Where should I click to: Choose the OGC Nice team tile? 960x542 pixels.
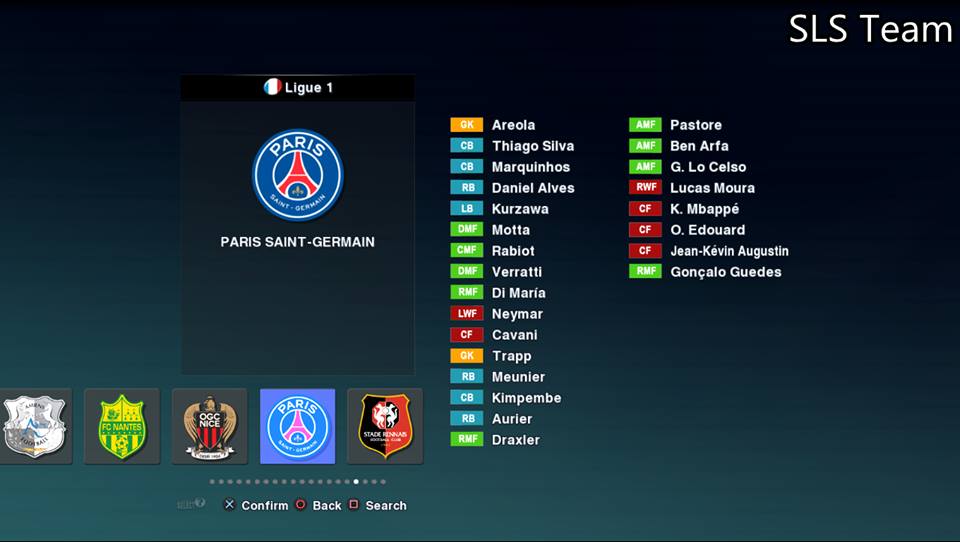(210, 426)
